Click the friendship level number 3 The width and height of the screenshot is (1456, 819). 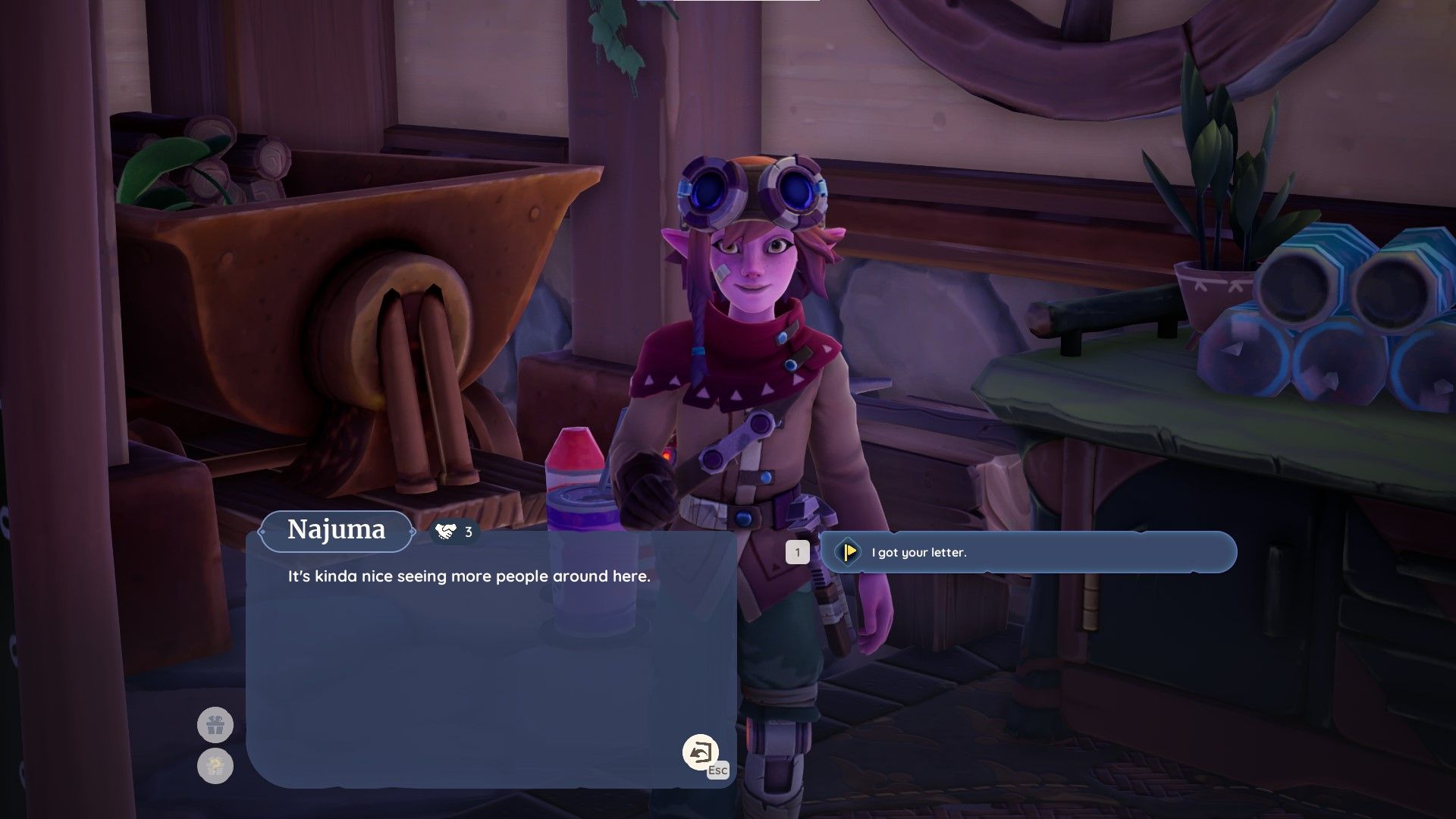coord(468,532)
